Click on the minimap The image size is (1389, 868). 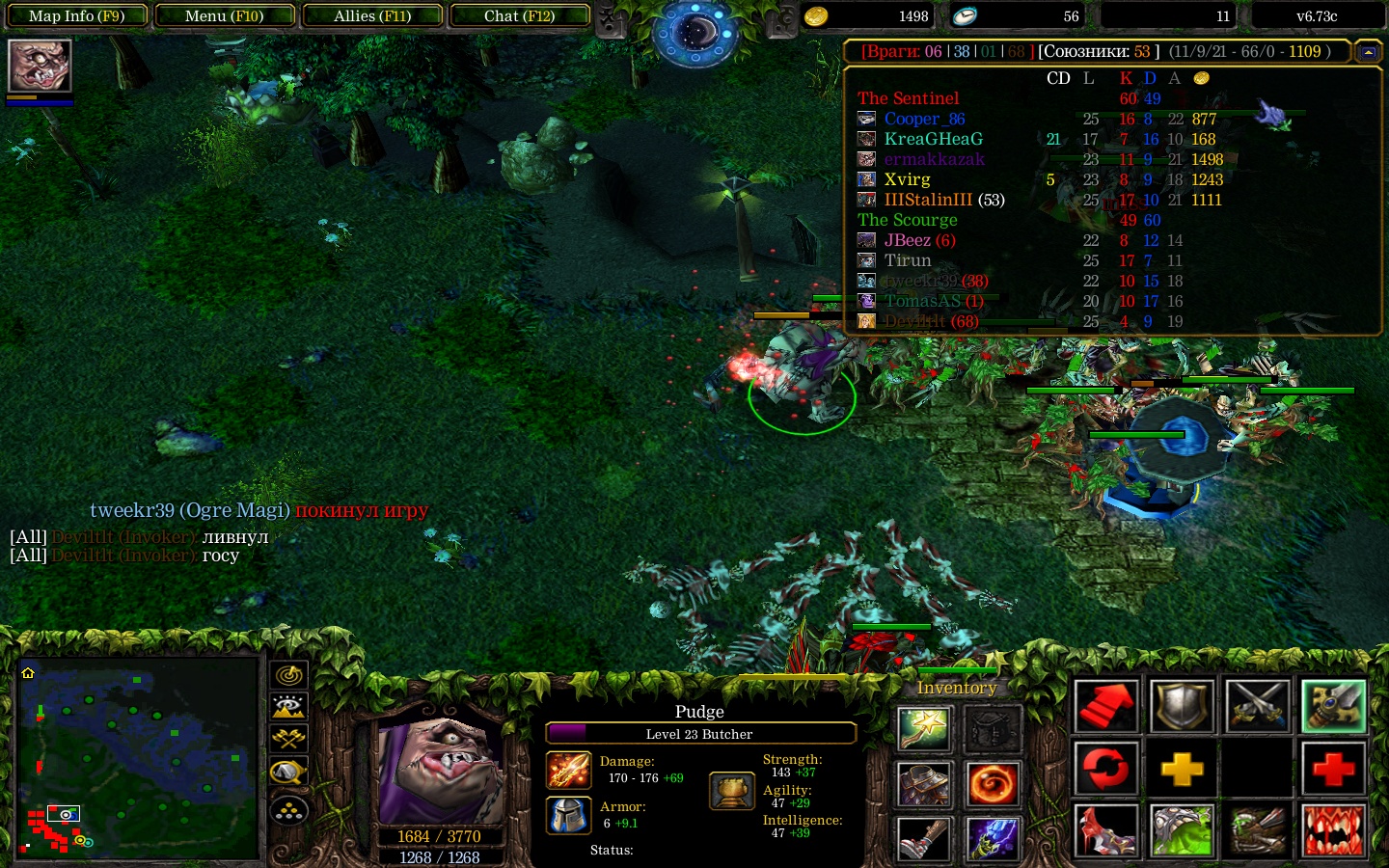(x=138, y=759)
